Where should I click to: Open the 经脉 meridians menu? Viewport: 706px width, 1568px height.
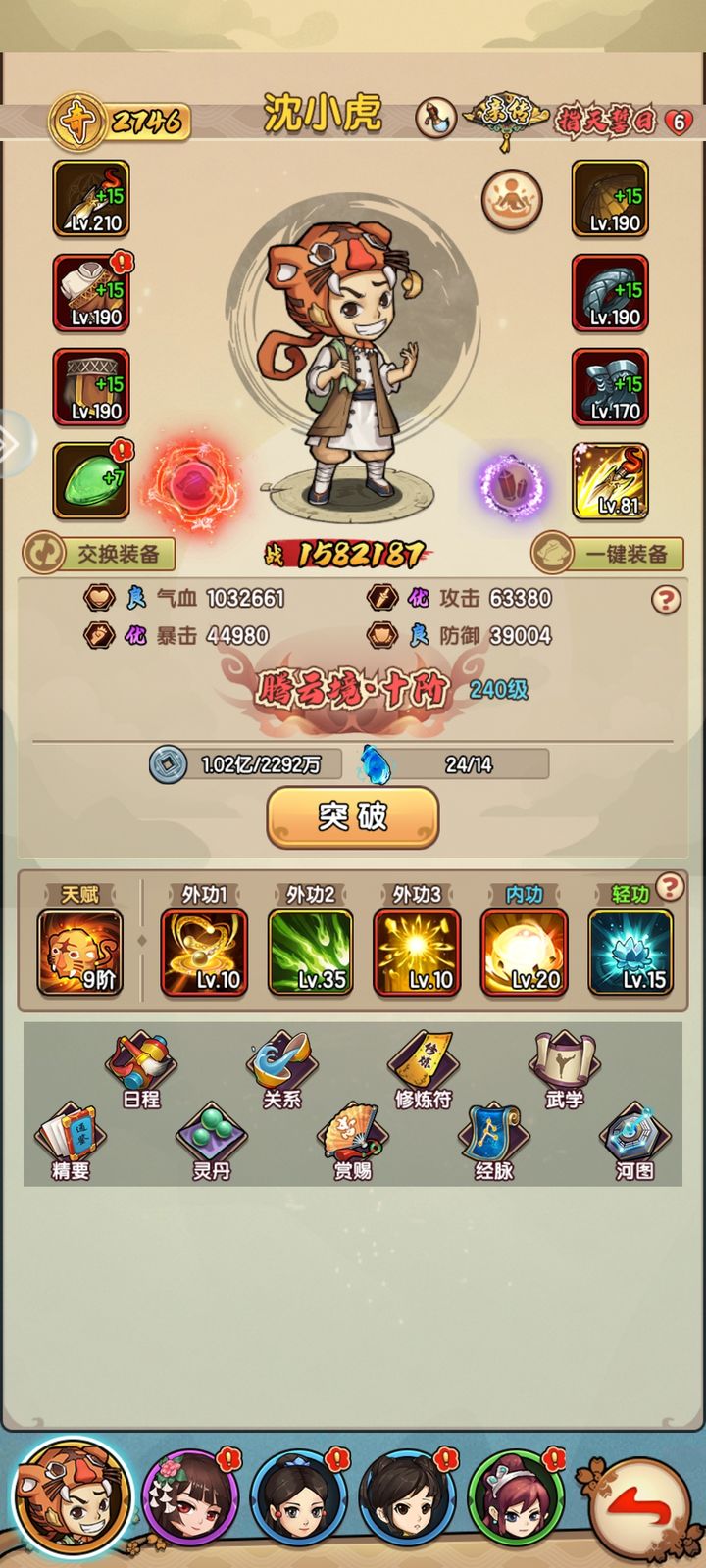(x=494, y=1142)
